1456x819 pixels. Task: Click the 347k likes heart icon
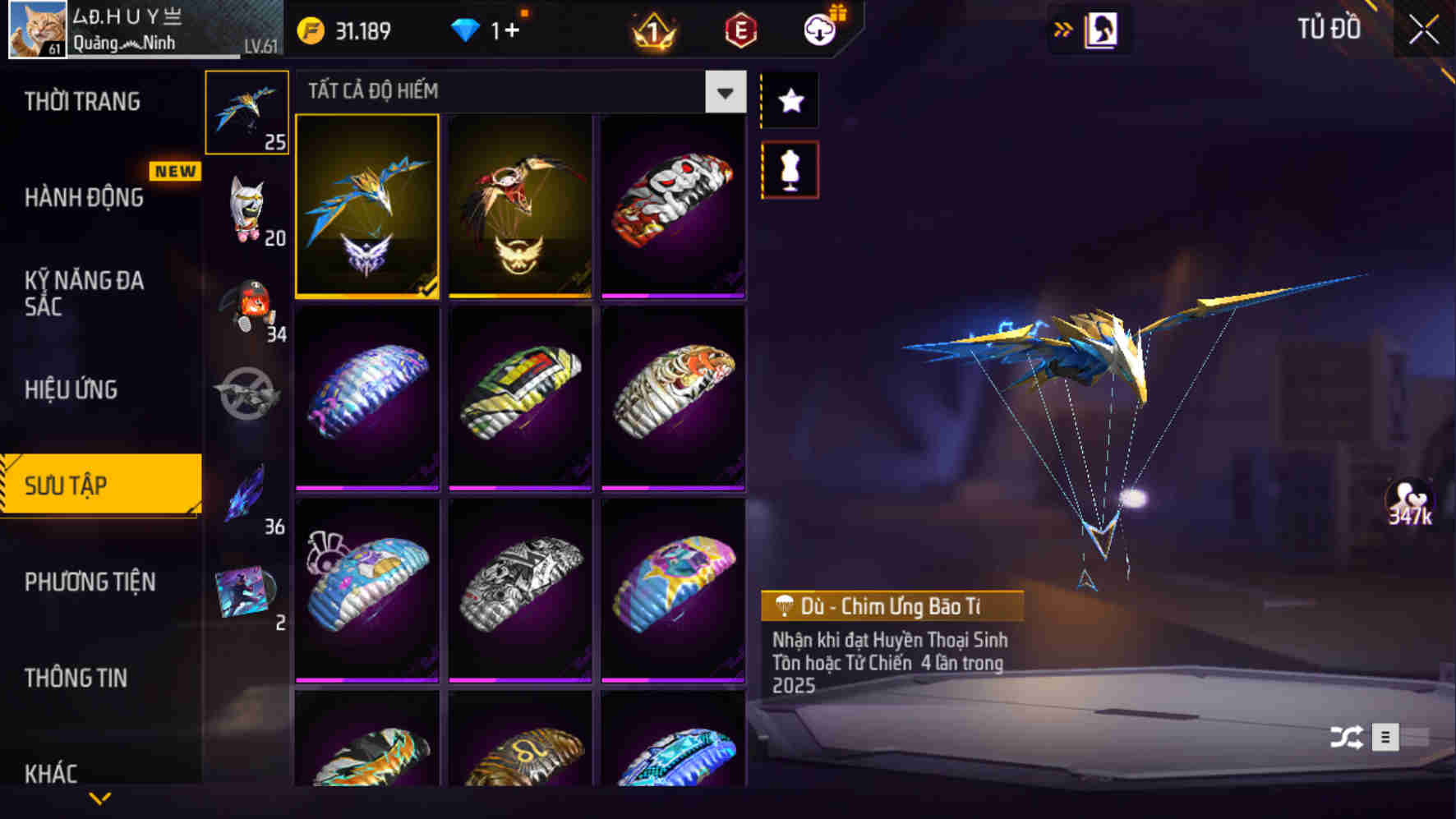[1408, 501]
